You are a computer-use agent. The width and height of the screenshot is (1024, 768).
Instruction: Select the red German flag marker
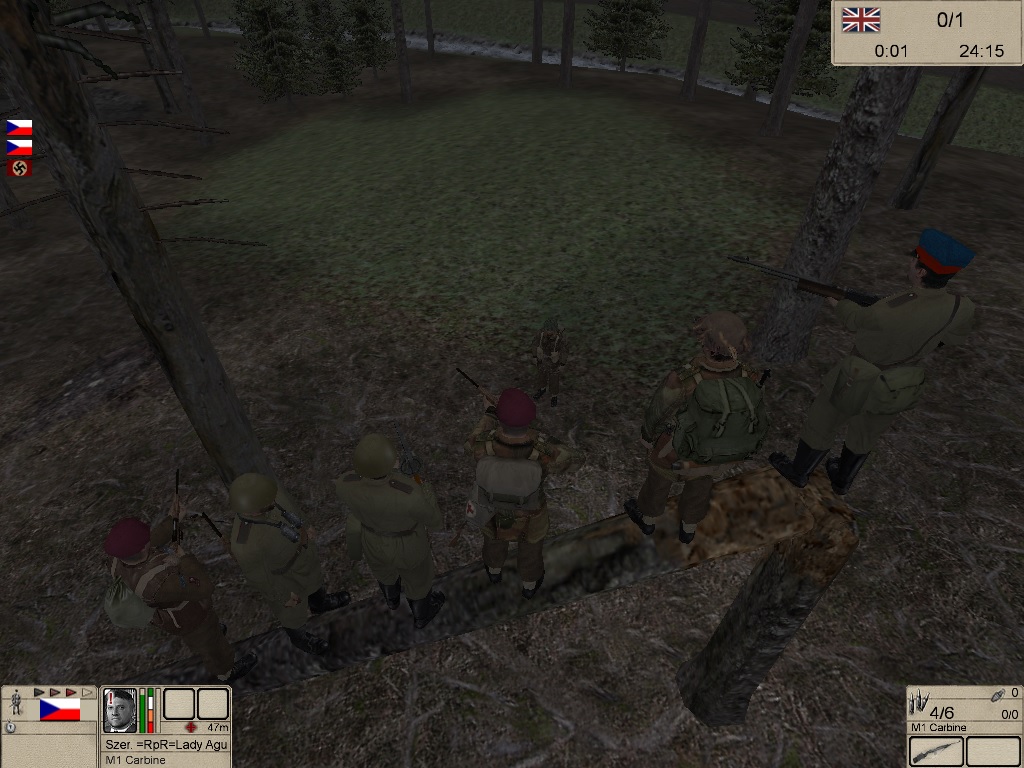coord(19,168)
